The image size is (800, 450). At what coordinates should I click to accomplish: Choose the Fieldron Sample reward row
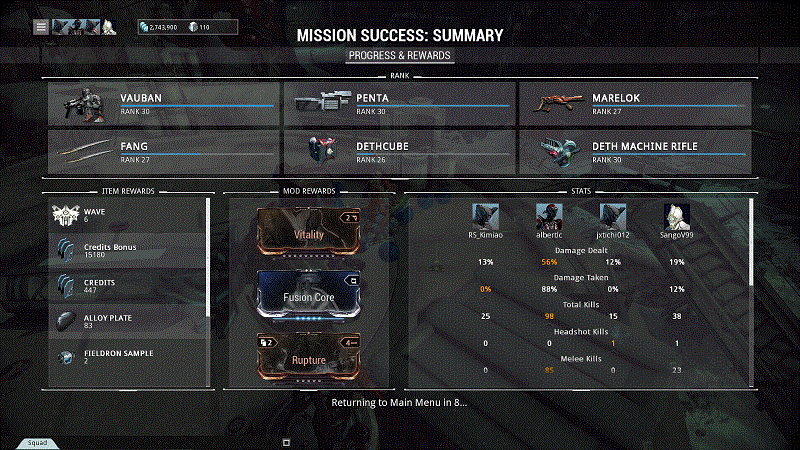[128, 357]
